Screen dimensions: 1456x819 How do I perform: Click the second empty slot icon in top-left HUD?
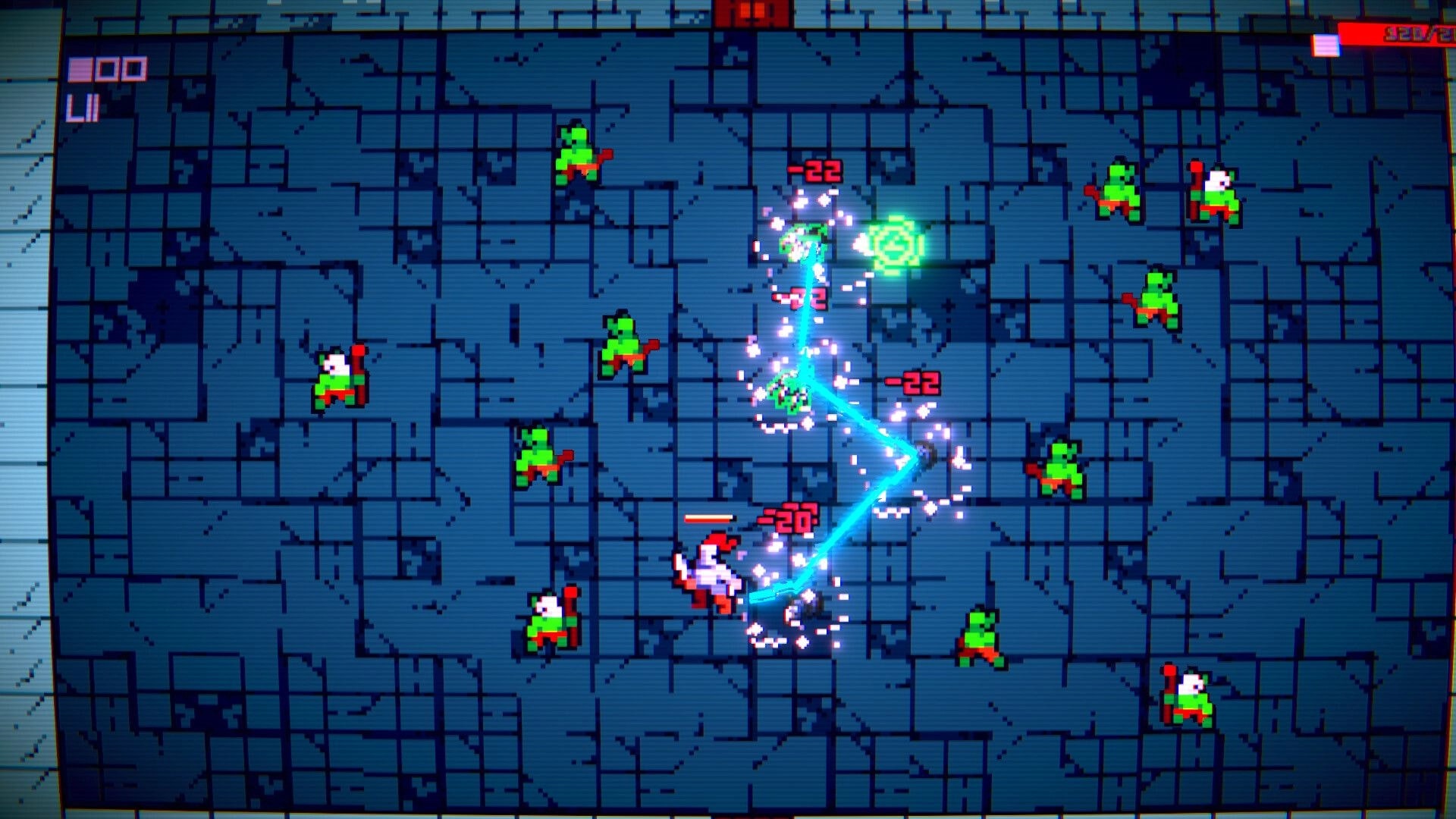coord(105,70)
